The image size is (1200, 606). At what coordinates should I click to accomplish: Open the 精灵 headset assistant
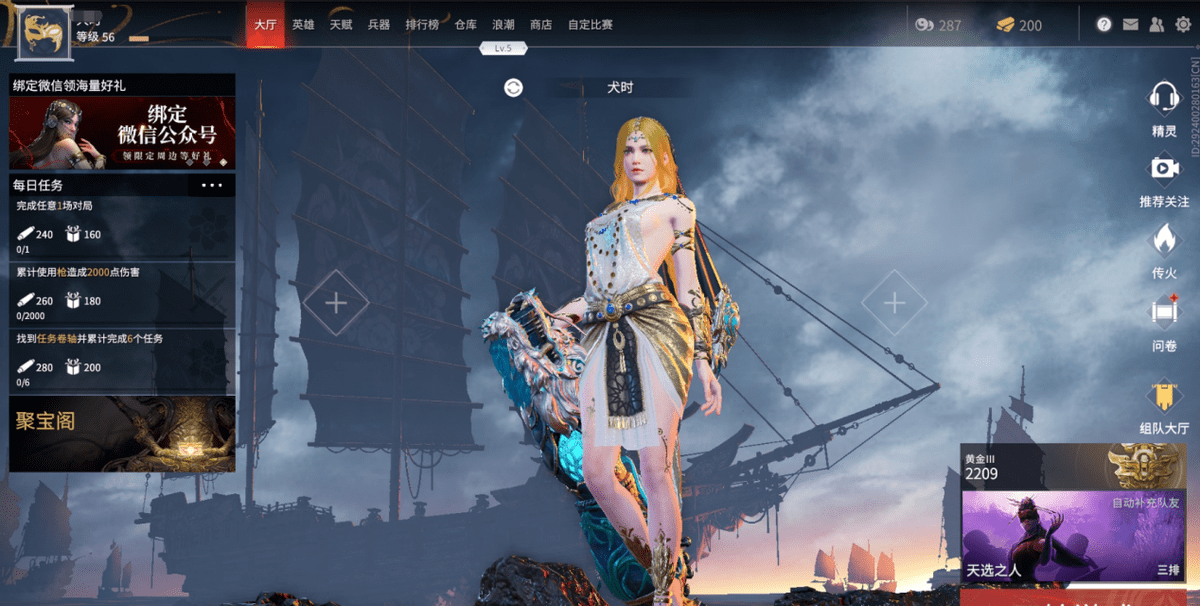coord(1164,108)
